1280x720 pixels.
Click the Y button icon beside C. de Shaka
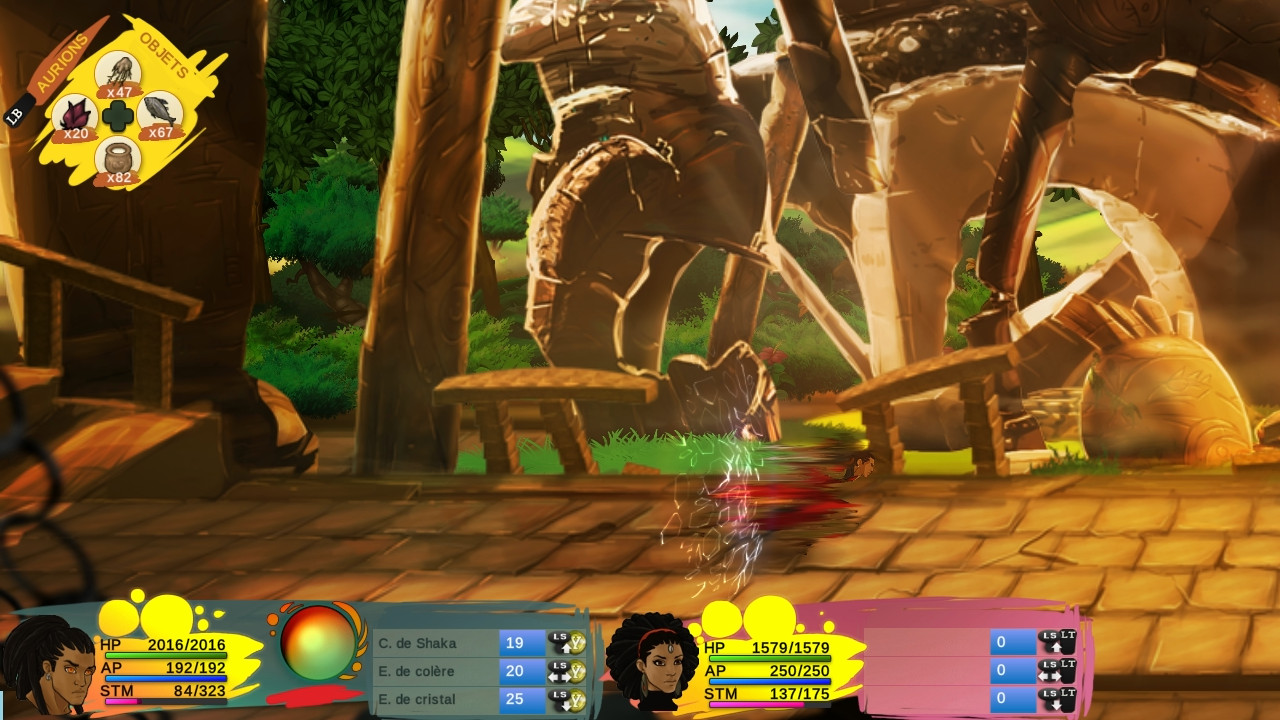pos(577,643)
